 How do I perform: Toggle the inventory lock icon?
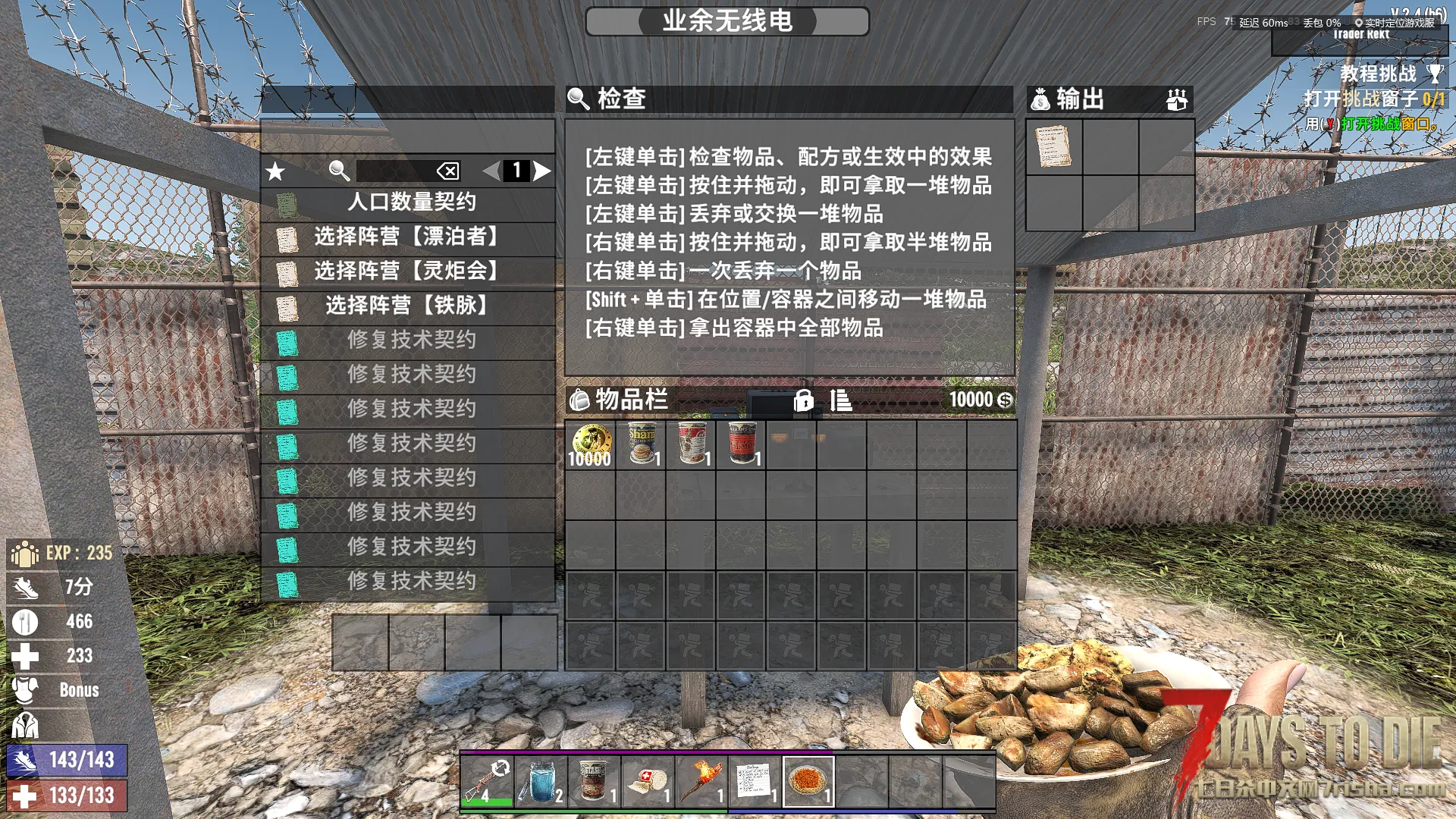click(803, 400)
